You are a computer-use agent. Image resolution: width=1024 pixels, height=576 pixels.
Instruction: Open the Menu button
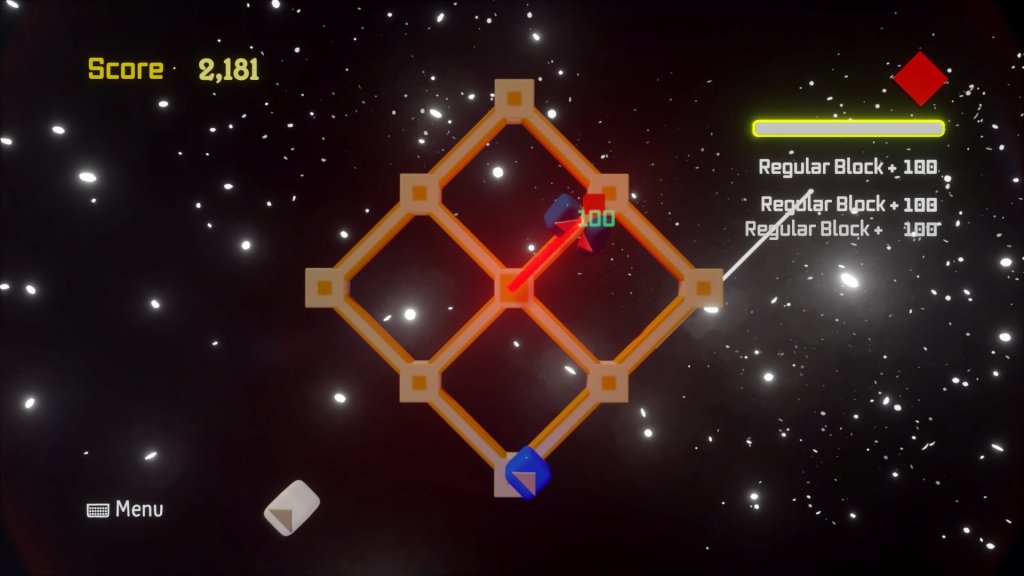(x=126, y=509)
